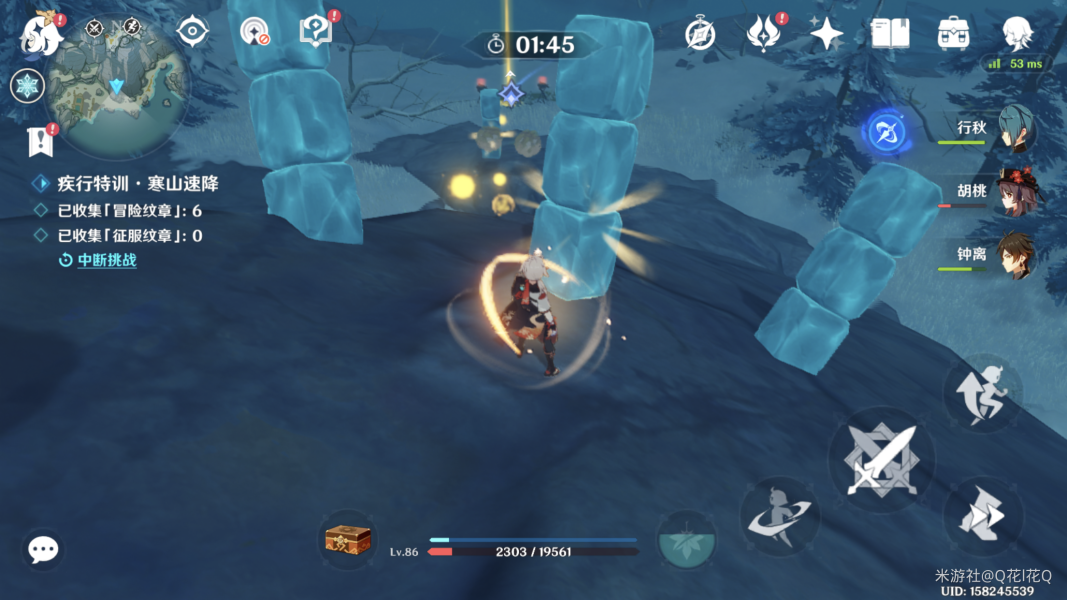Screen dimensions: 1067x600
Task: Tap the sprint dash button
Action: [983, 516]
